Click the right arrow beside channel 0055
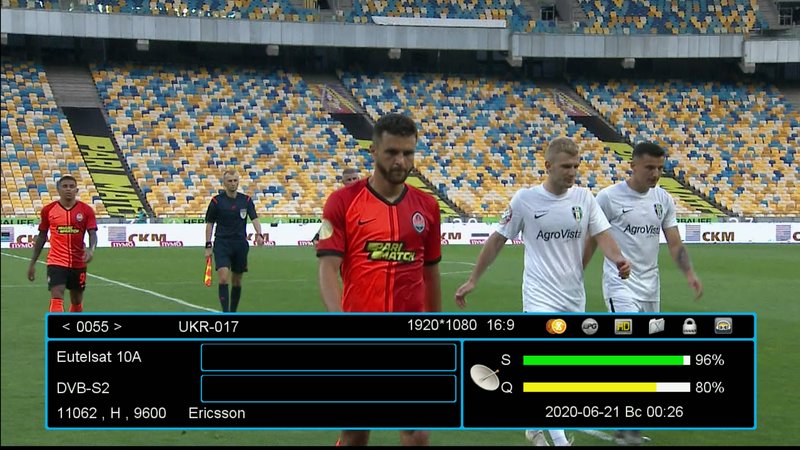This screenshot has width=800, height=450. pyautogui.click(x=117, y=326)
